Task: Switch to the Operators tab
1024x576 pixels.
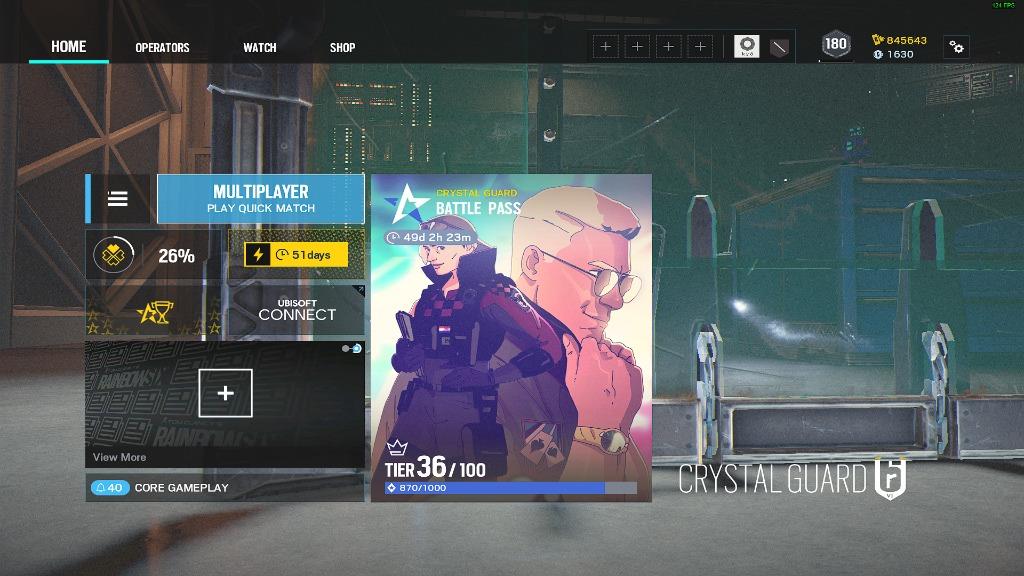Action: [162, 47]
